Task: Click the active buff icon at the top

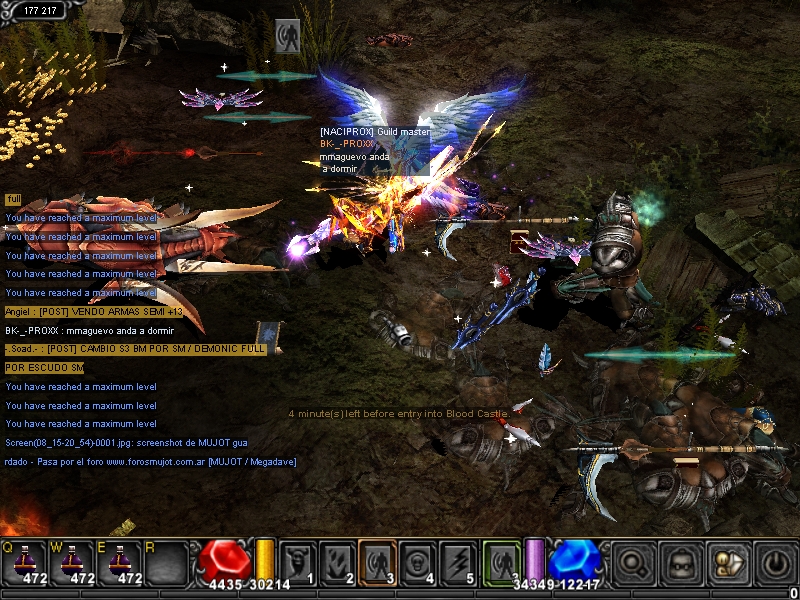Action: coord(288,34)
